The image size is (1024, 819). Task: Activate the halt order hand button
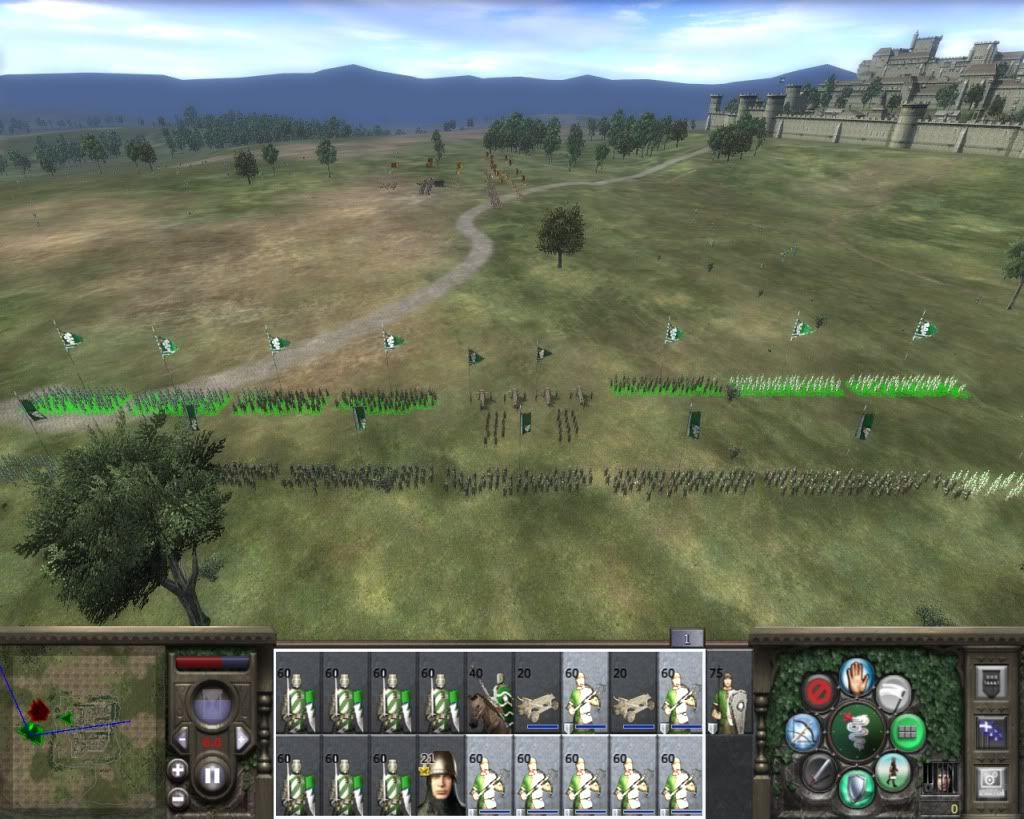pyautogui.click(x=857, y=677)
